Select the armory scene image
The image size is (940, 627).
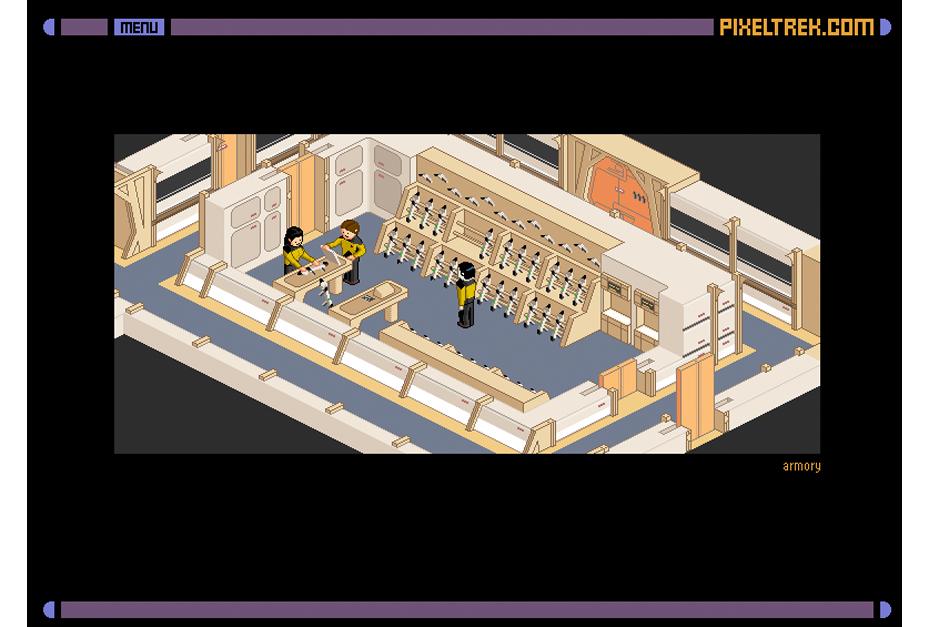tap(467, 293)
